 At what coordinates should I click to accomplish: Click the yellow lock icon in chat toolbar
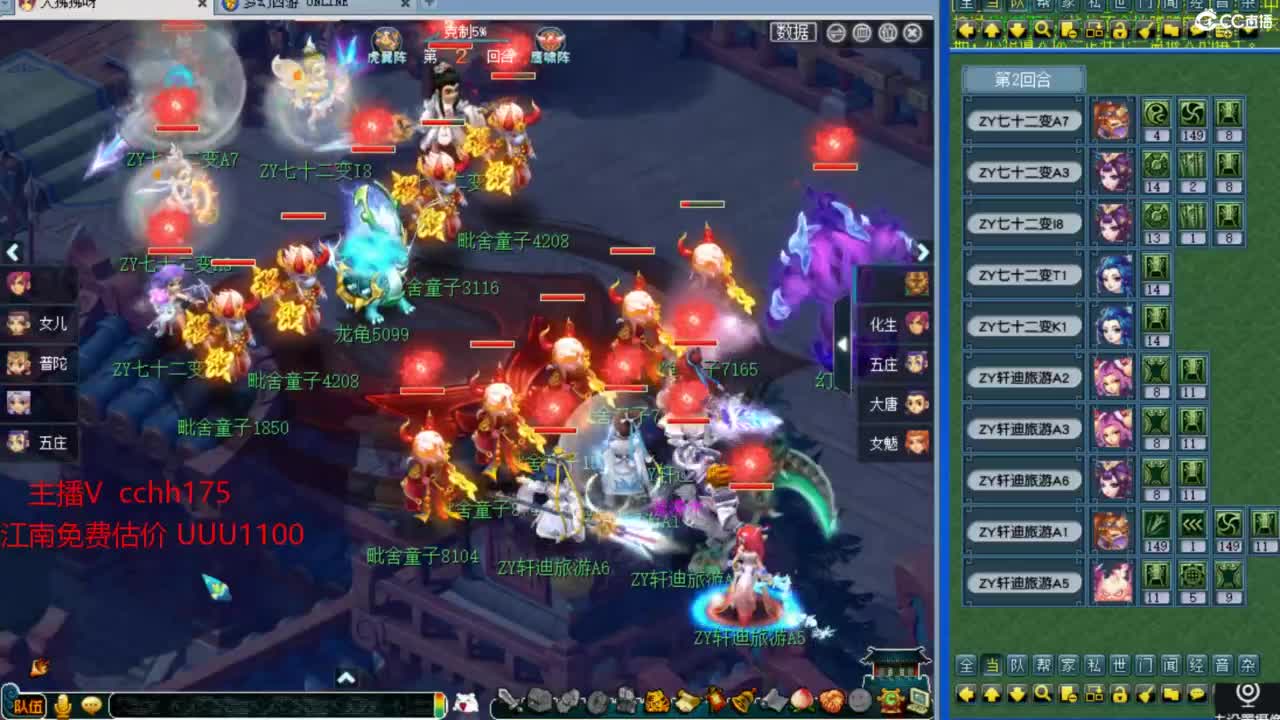tap(1120, 696)
